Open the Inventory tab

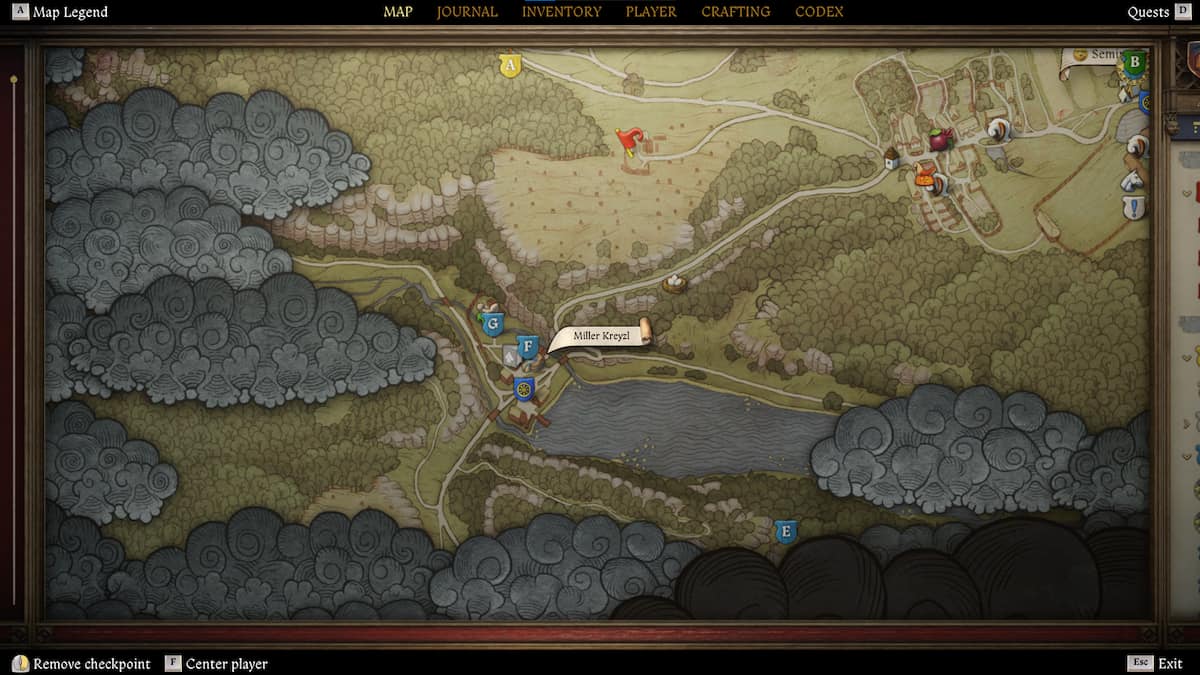[x=561, y=12]
